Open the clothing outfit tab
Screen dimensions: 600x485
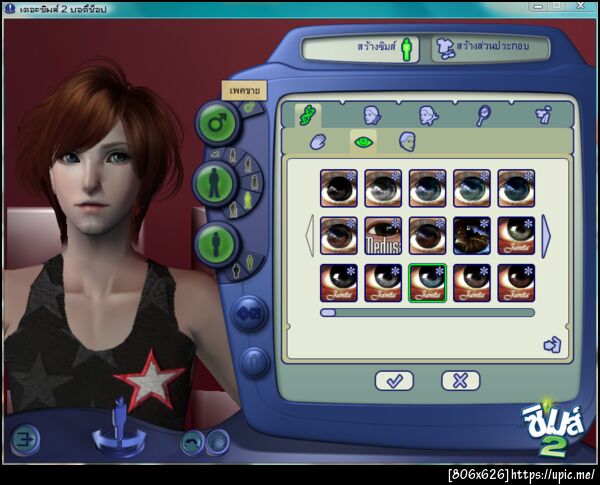(543, 115)
